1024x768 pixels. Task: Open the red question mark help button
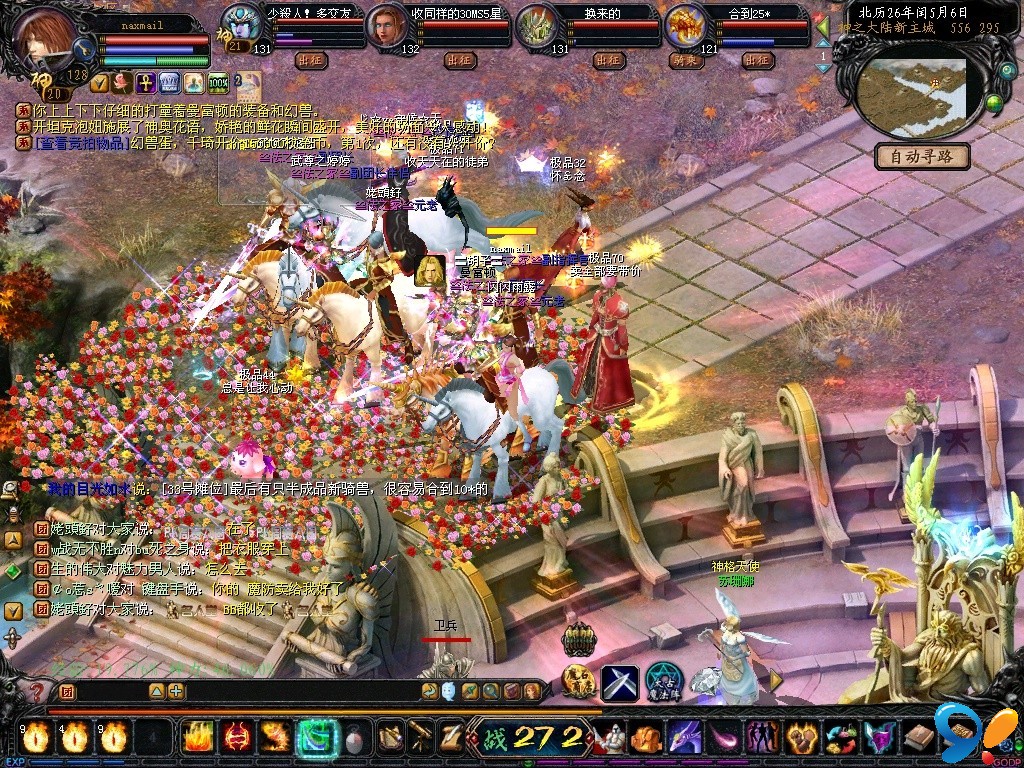[37, 691]
